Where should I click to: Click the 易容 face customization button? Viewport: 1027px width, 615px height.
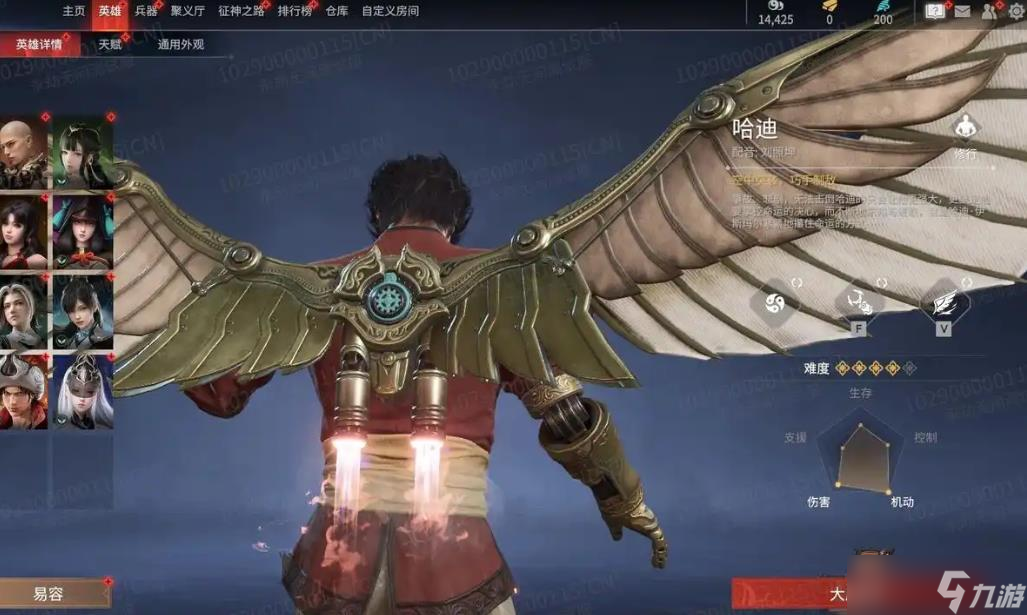(50, 594)
